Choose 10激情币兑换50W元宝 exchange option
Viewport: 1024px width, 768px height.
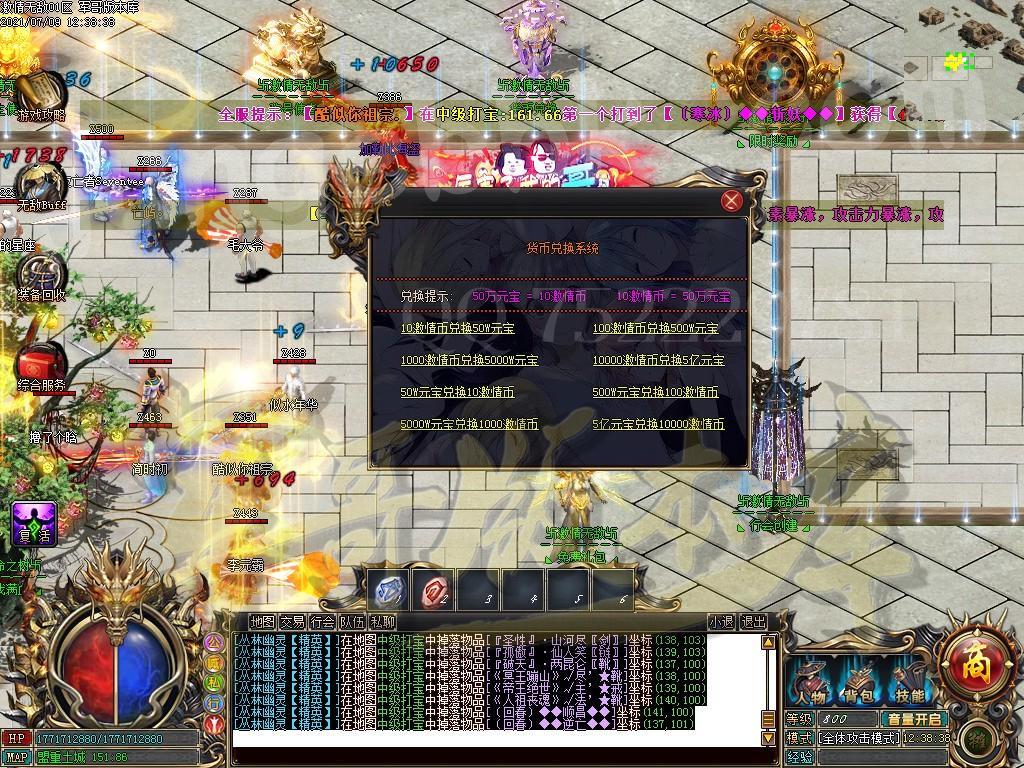point(457,328)
